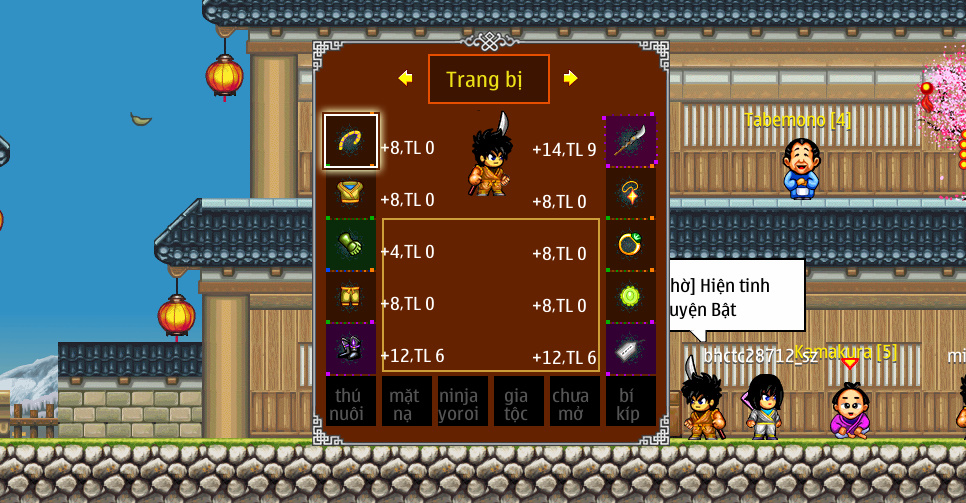Select the yellow armor vest slot
Image resolution: width=966 pixels, height=503 pixels.
click(351, 193)
